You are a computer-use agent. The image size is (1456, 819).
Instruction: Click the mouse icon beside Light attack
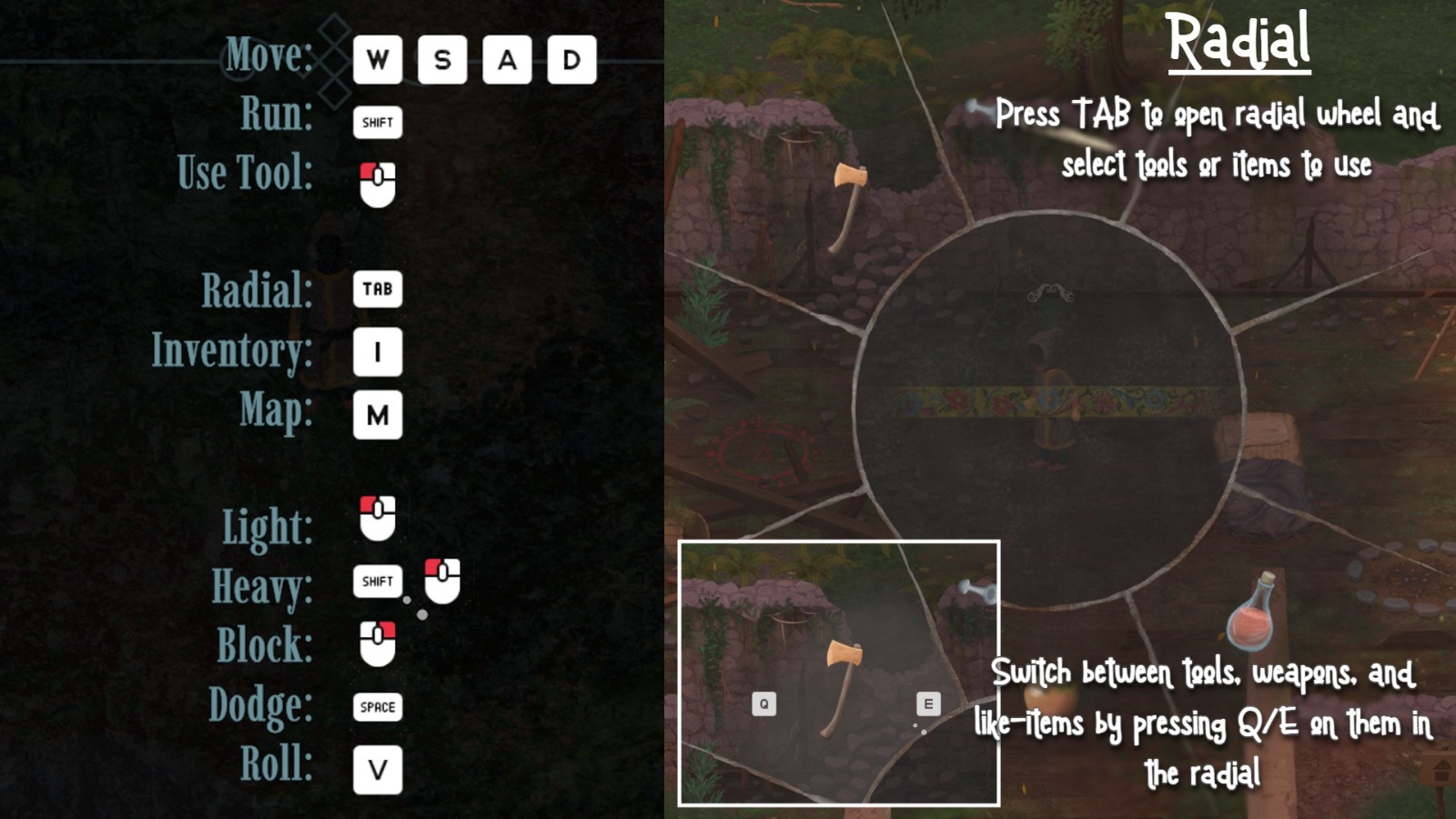(x=379, y=519)
